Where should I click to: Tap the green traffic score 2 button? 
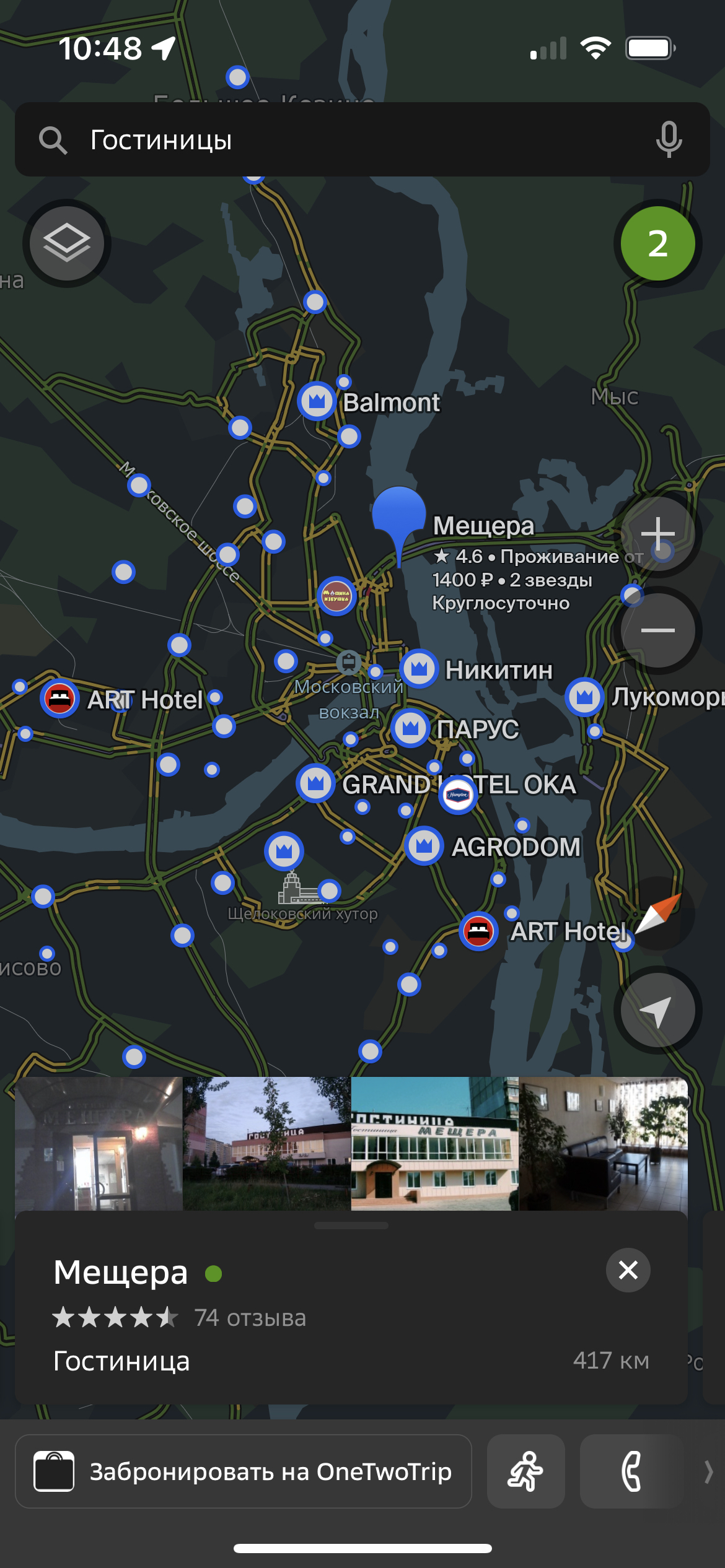pyautogui.click(x=657, y=243)
